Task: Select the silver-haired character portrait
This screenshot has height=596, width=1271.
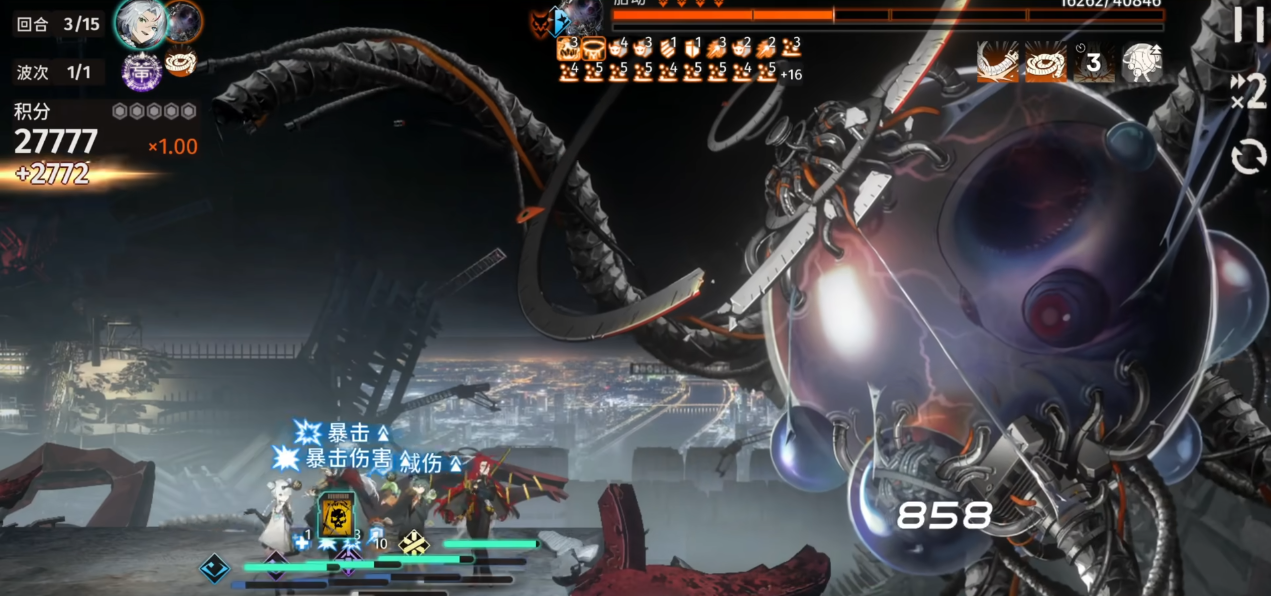Action: [x=140, y=24]
